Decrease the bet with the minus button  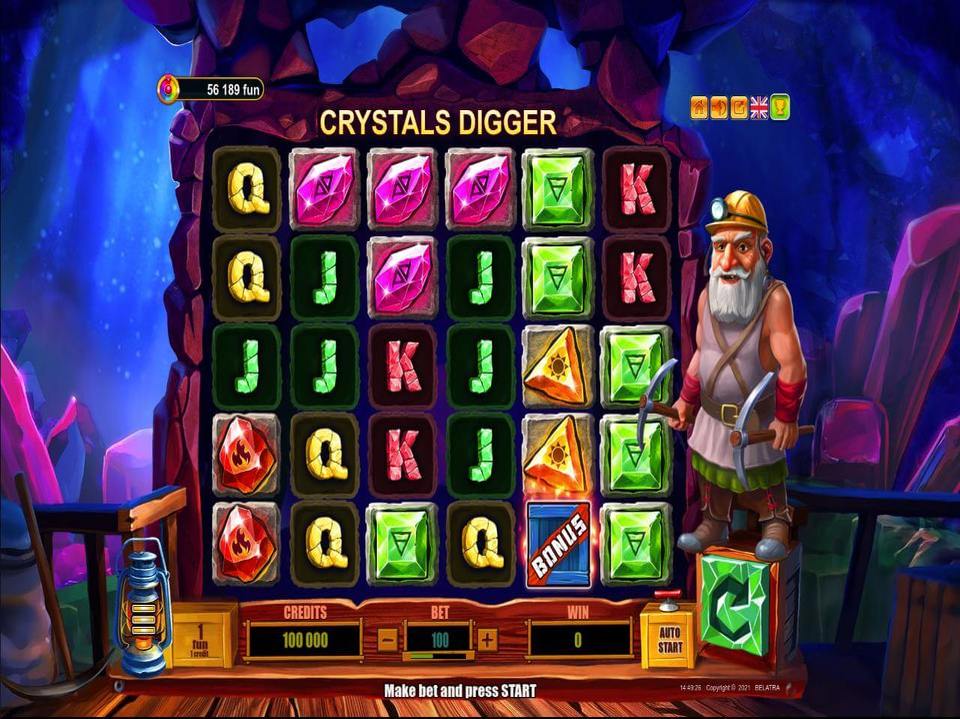(x=388, y=640)
